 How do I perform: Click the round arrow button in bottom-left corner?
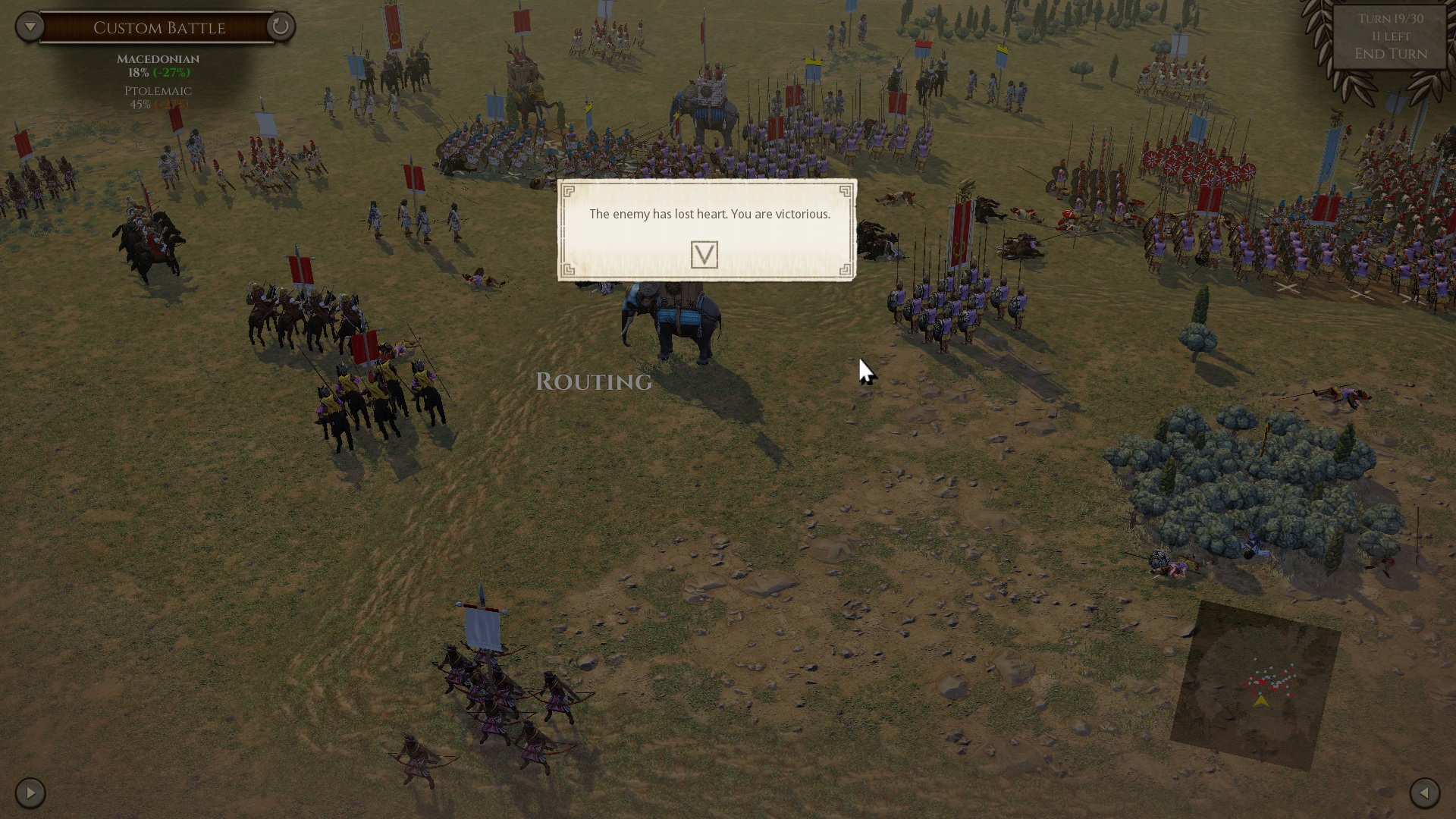click(30, 793)
